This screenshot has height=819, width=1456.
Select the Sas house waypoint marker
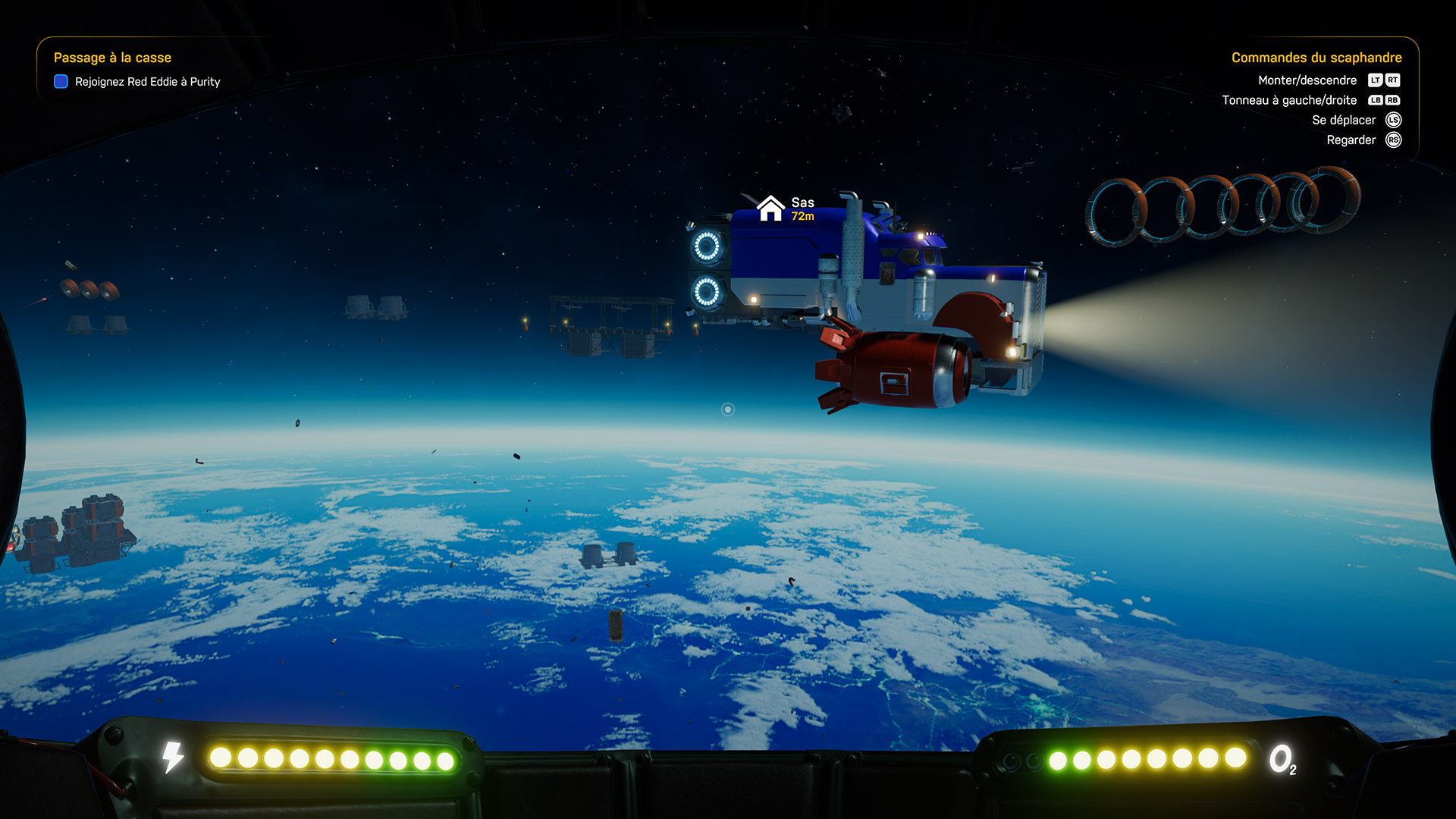(770, 208)
